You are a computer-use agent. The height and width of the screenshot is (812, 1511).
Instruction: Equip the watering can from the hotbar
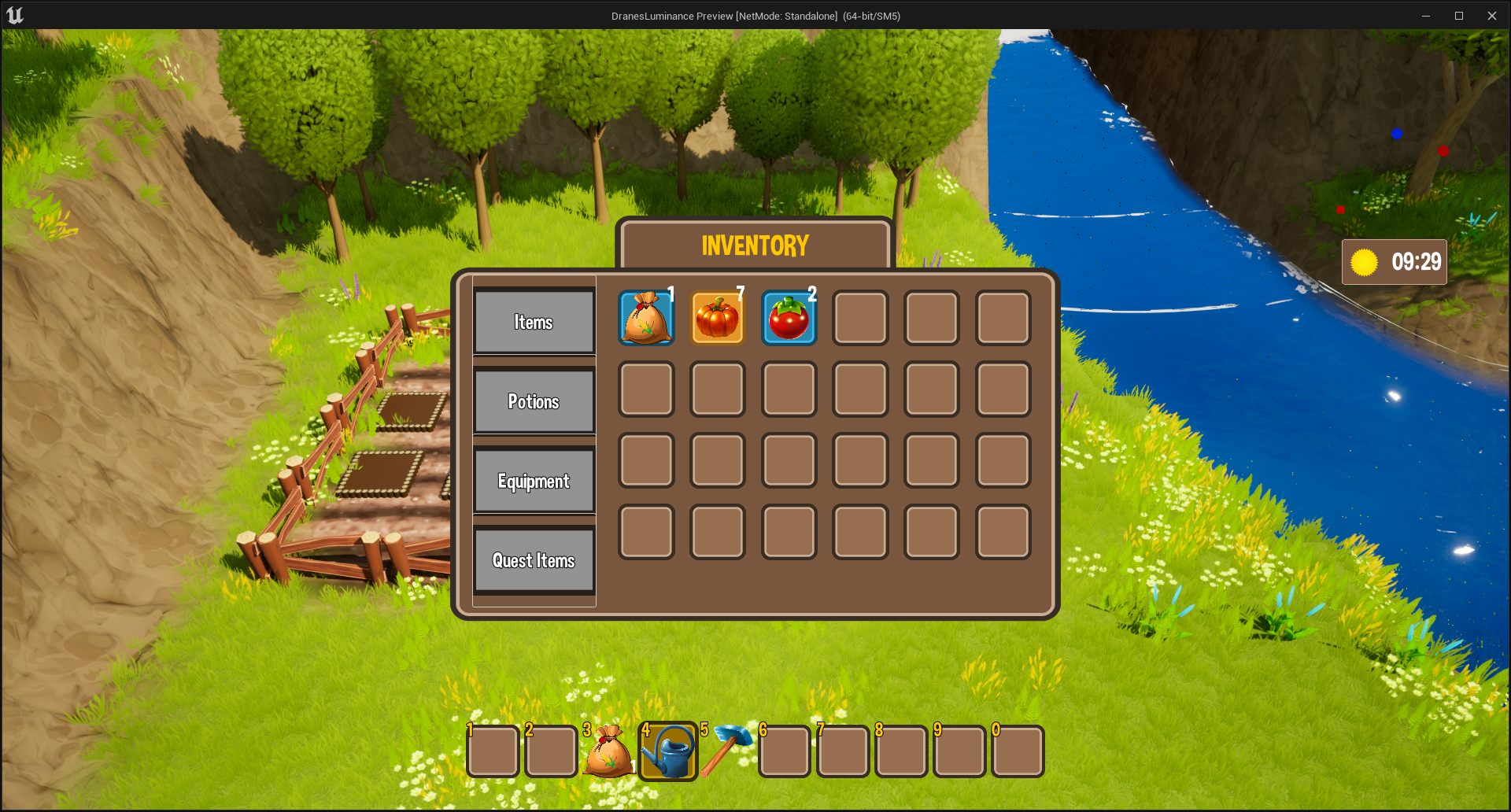[667, 752]
